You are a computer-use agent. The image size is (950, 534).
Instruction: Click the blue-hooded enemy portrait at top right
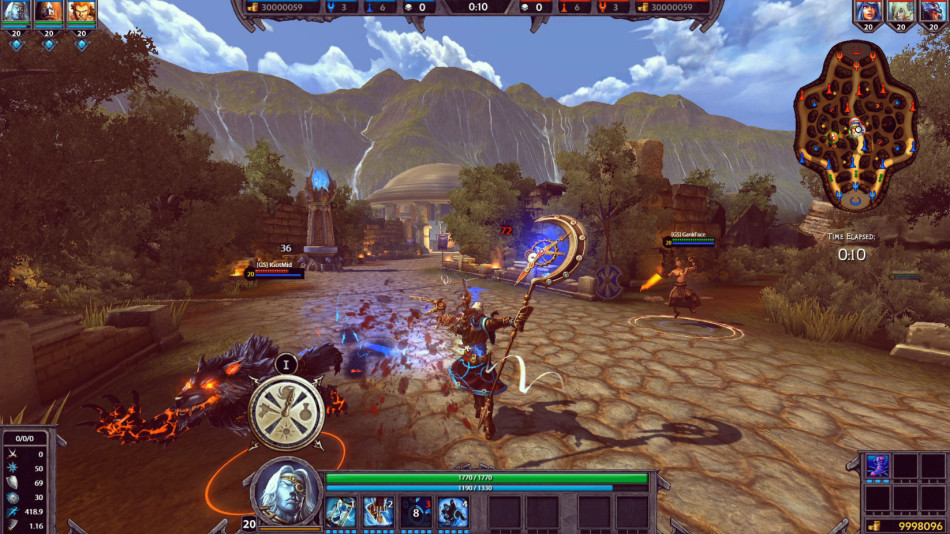867,11
